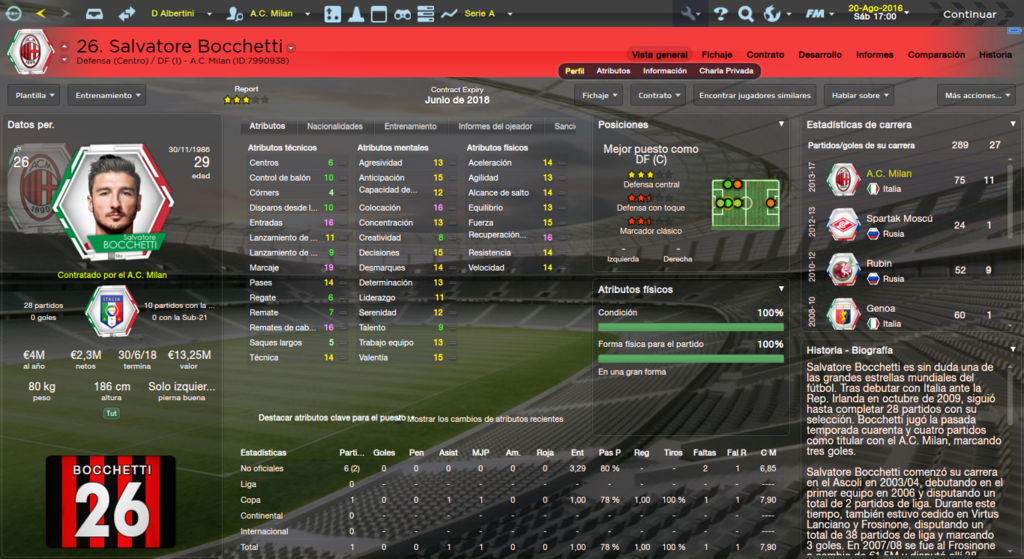Open the Historia tab
1024x559 pixels.
[995, 54]
